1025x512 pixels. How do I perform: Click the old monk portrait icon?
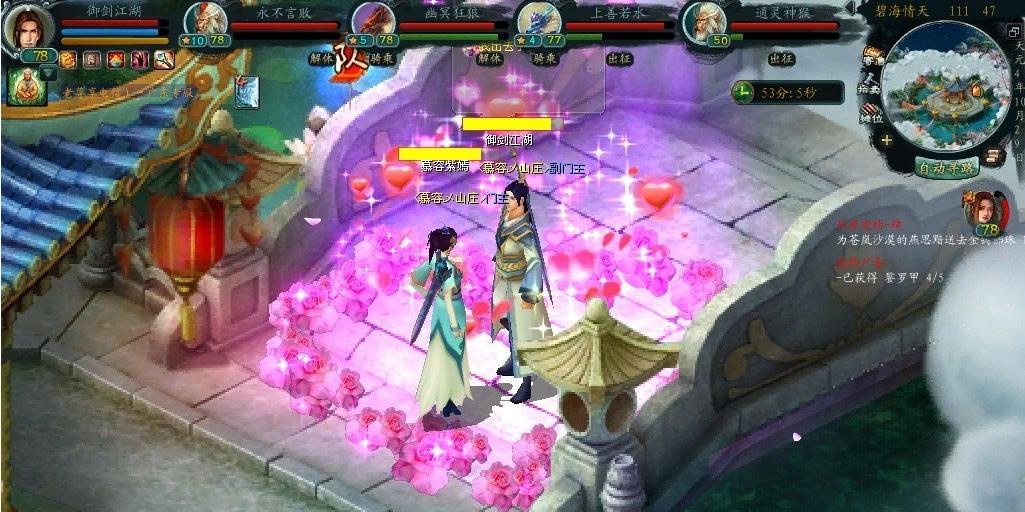[x=22, y=86]
